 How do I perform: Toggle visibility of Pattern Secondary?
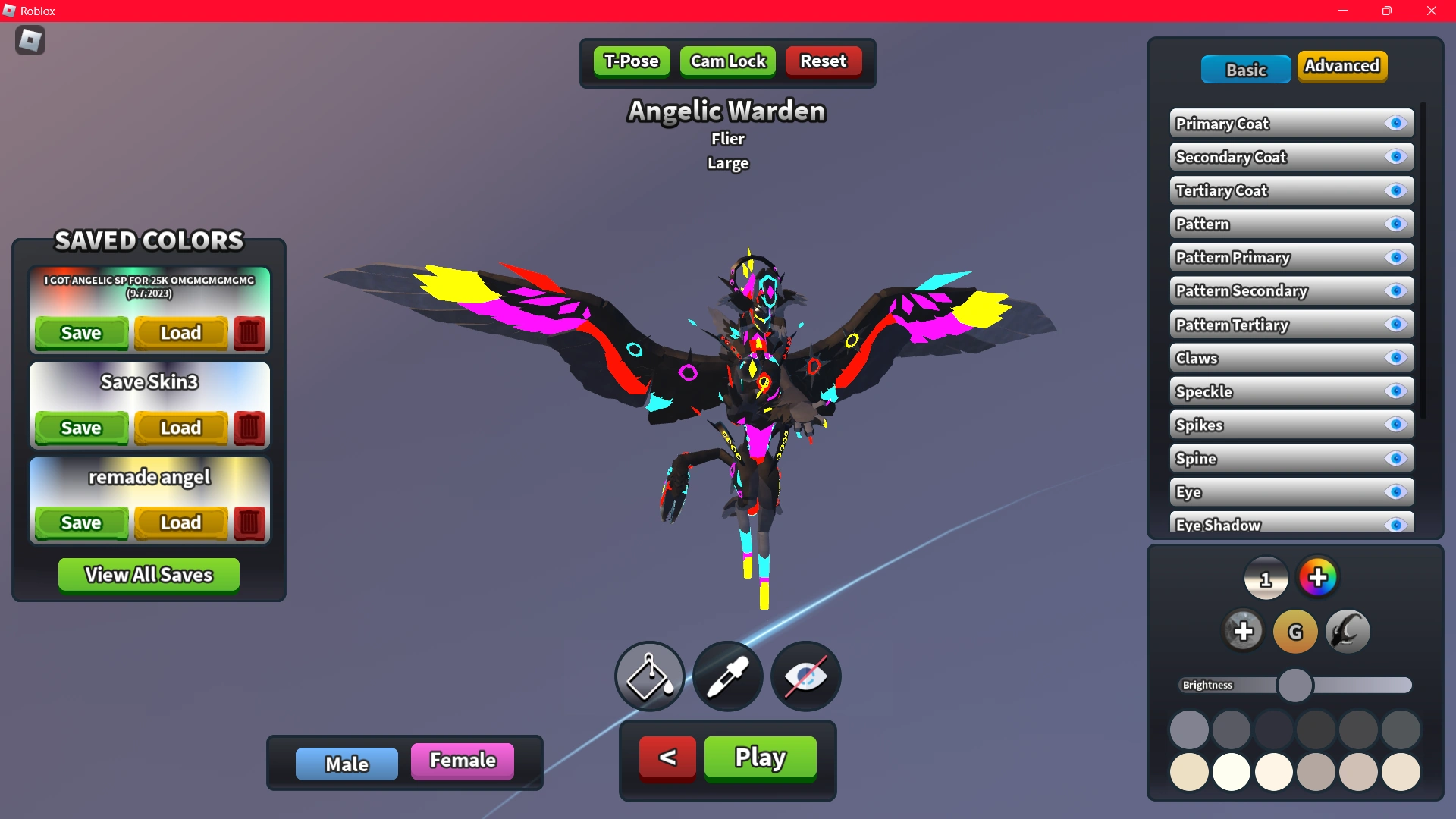1396,290
